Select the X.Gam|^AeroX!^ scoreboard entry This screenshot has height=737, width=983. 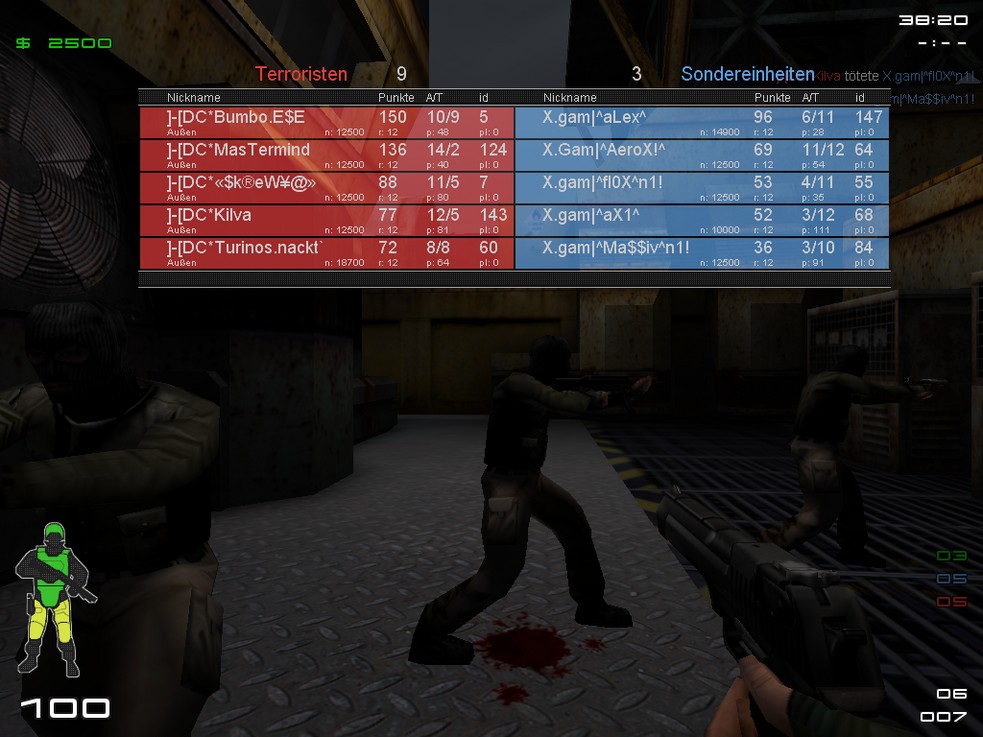coord(701,154)
